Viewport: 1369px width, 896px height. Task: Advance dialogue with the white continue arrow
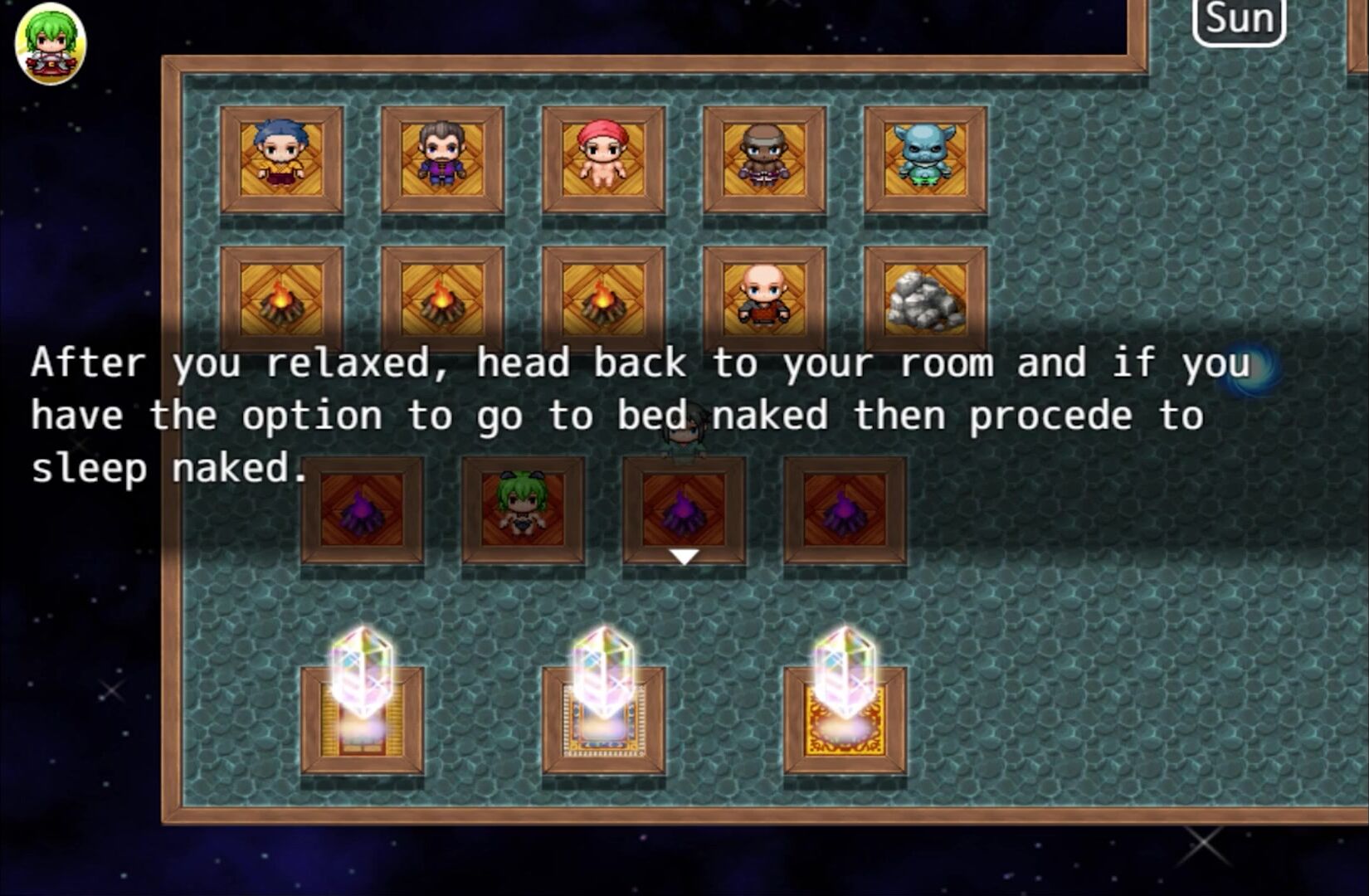click(684, 557)
